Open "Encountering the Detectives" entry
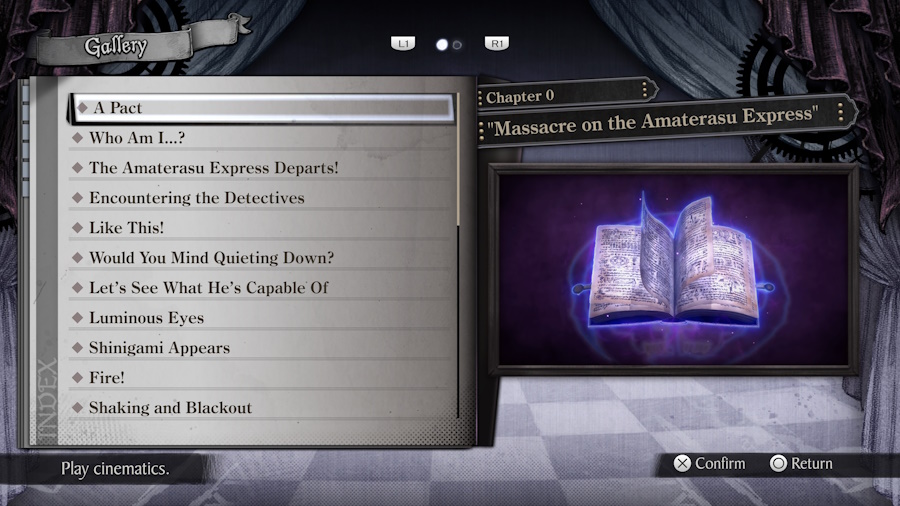The image size is (900, 506). coord(196,198)
